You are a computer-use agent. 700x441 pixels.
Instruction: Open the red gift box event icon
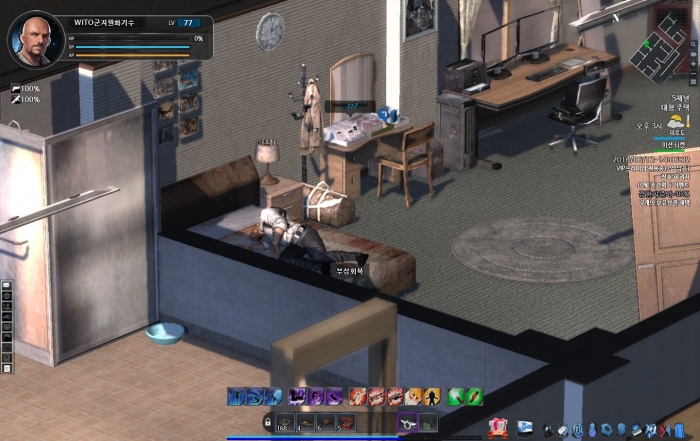click(498, 427)
